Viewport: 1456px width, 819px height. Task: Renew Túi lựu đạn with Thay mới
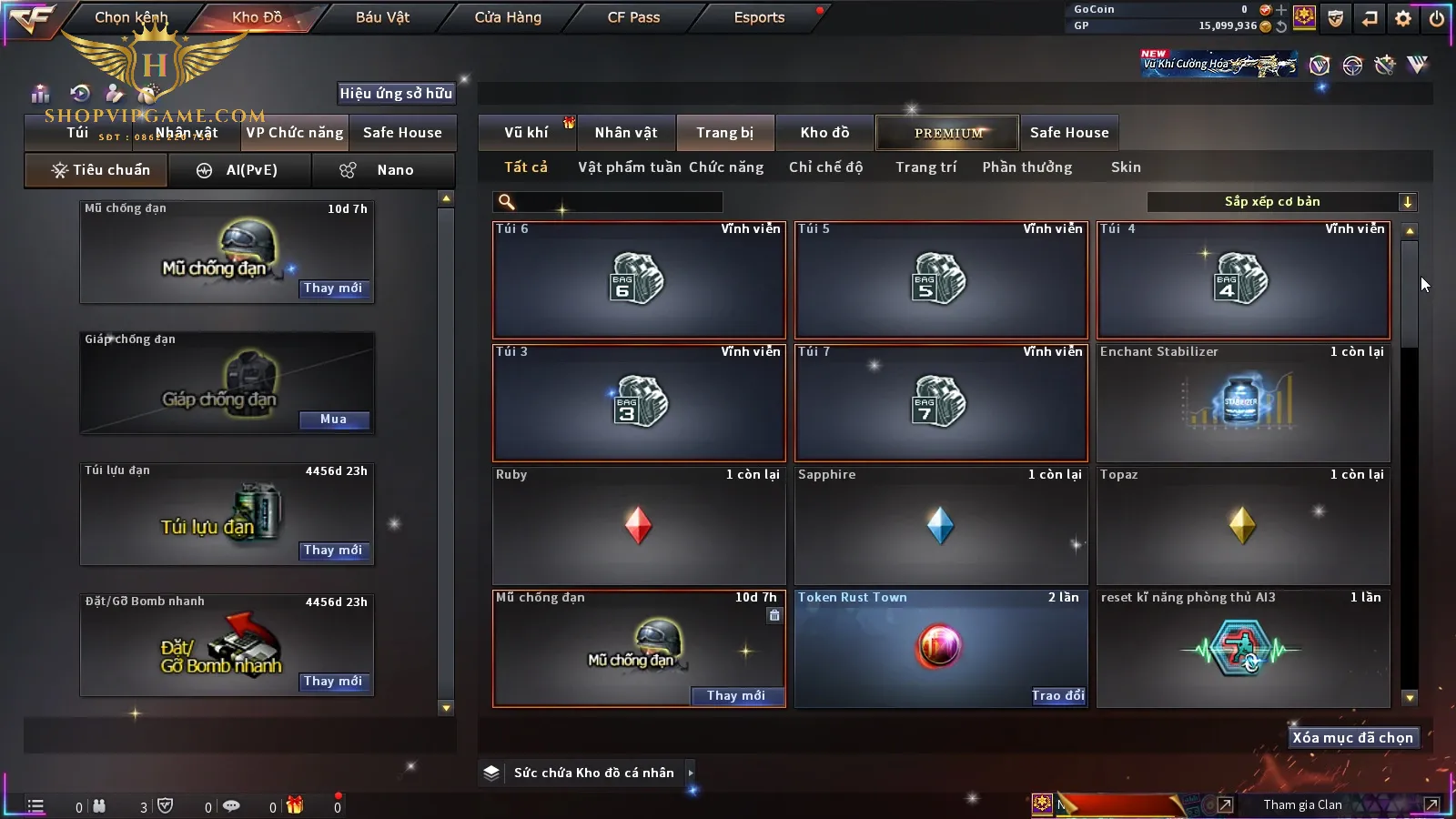[x=333, y=551]
